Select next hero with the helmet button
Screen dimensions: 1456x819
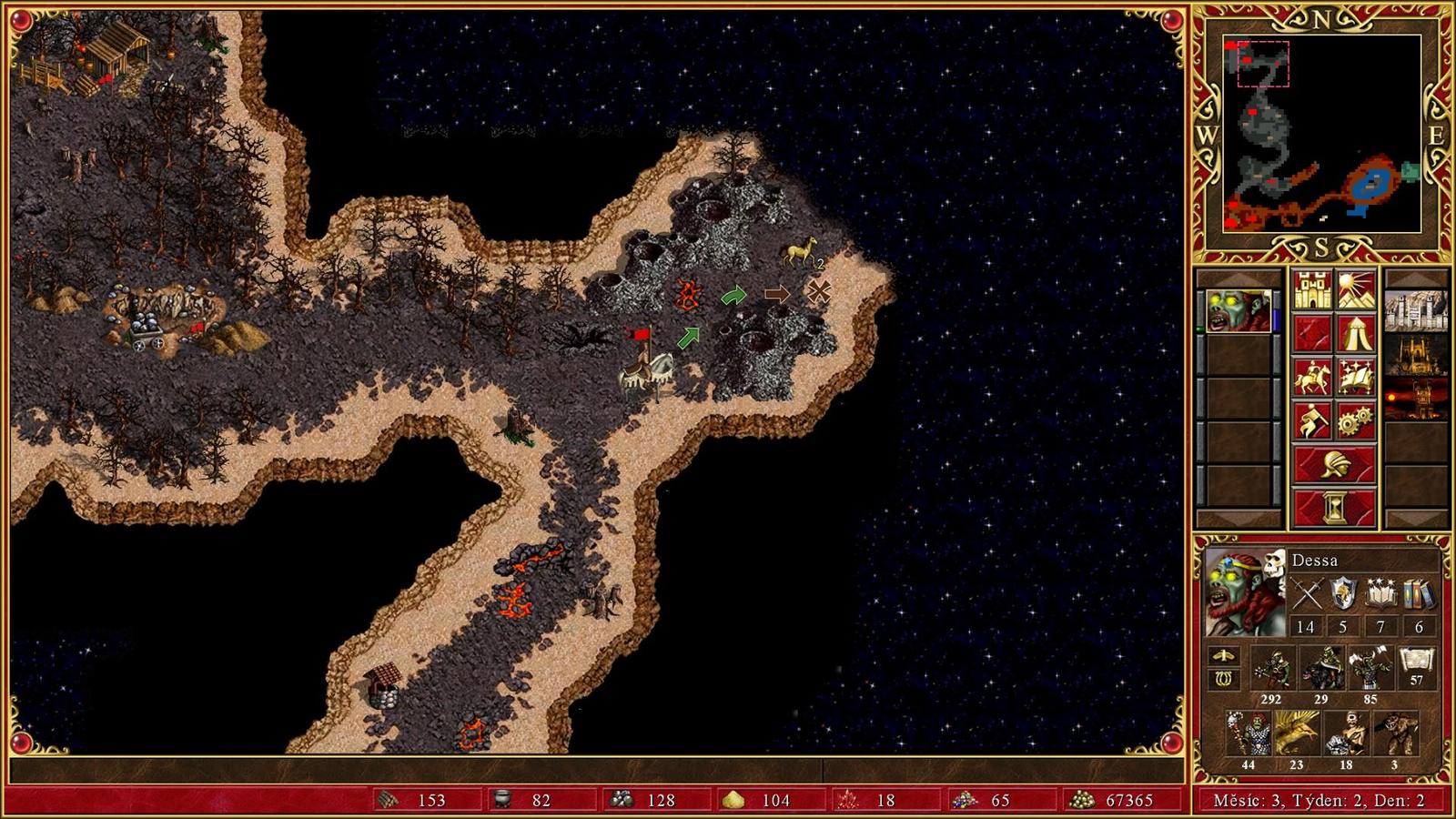click(1333, 464)
